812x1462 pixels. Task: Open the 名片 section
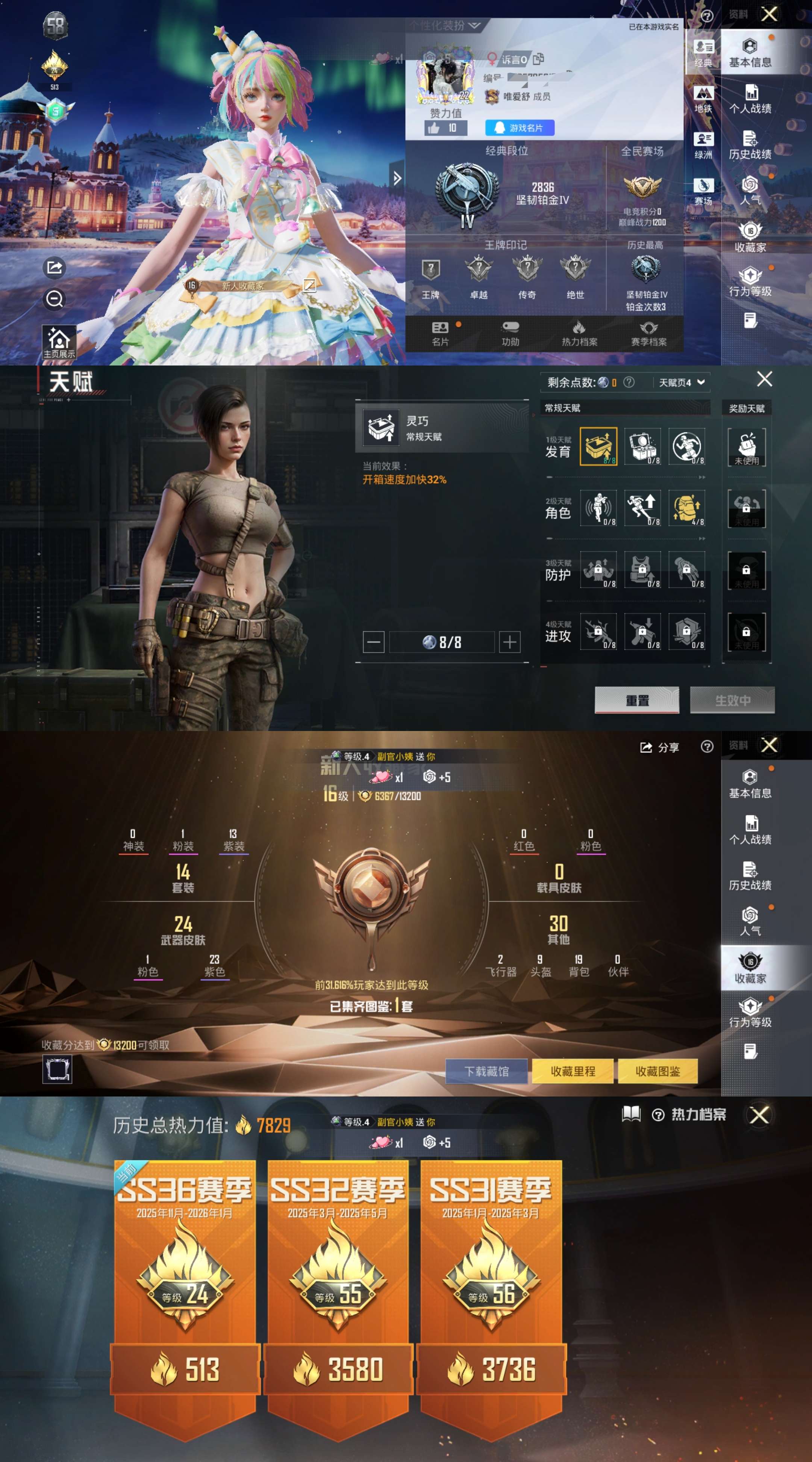pos(440,334)
